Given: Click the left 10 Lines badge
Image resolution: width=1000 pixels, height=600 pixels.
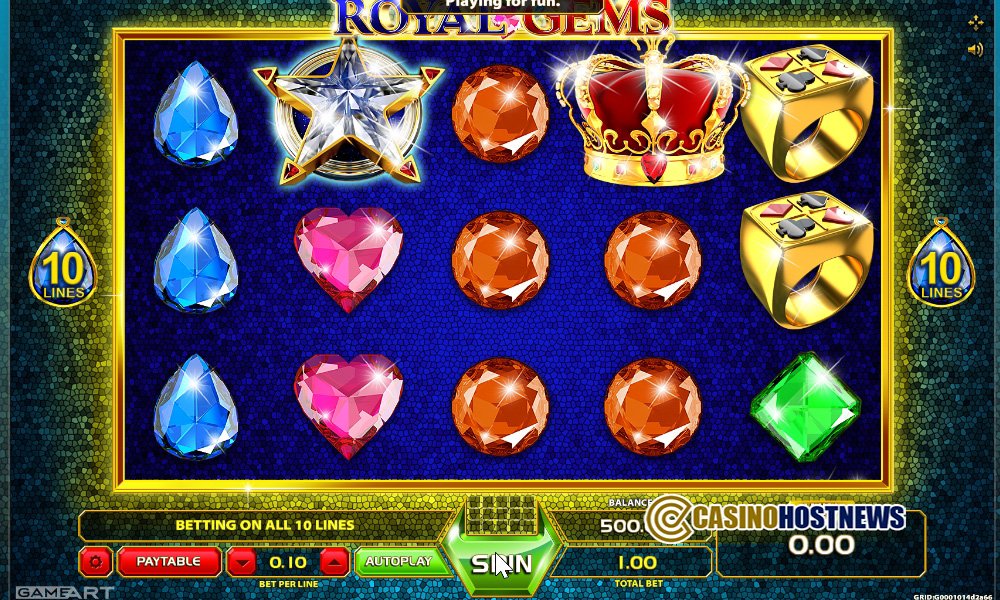Looking at the screenshot, I should (x=63, y=266).
